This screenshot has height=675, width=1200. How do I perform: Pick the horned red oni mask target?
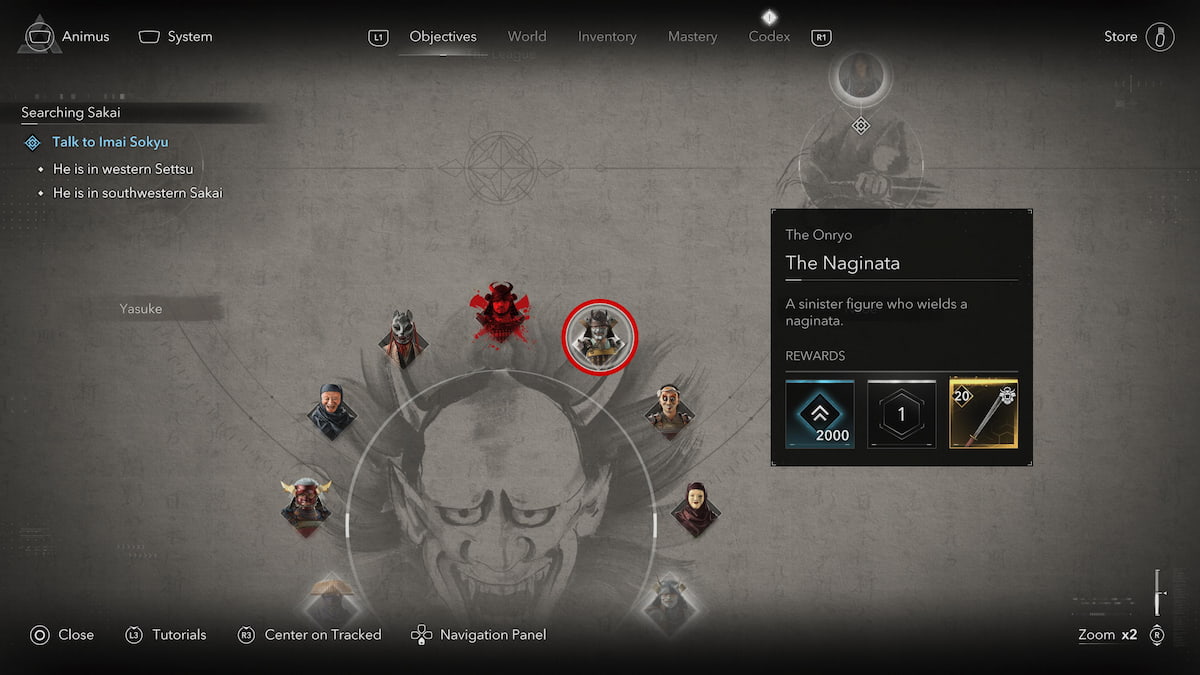point(305,503)
